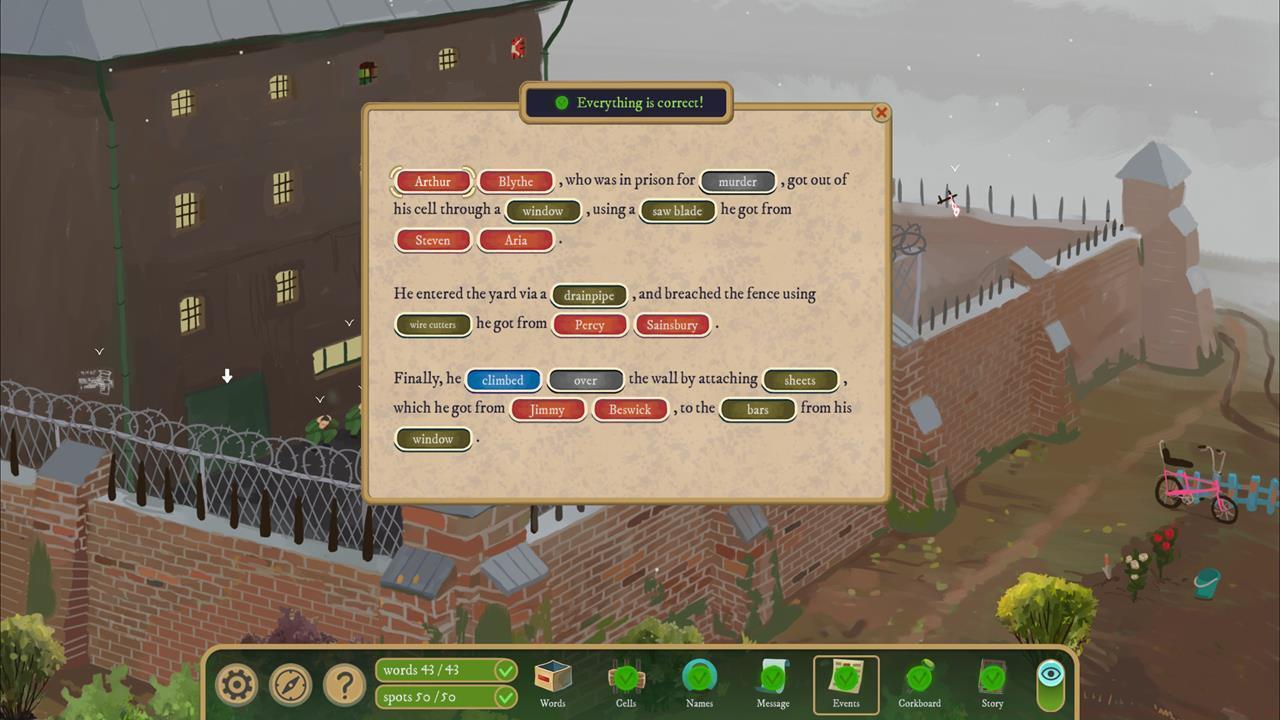Switch to the Cells tab
The height and width of the screenshot is (720, 1280).
tap(626, 684)
